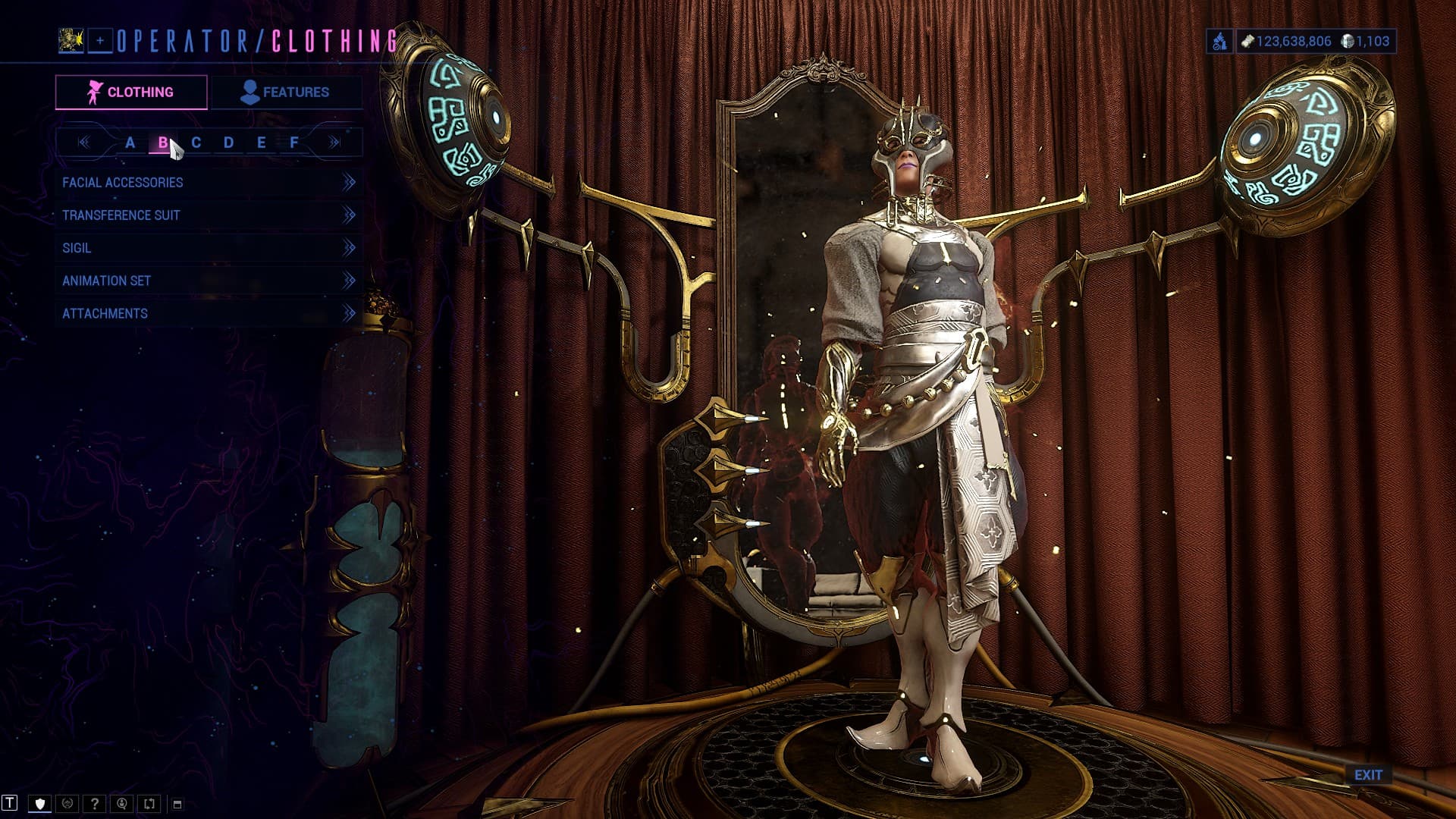Choose appearance config C

[x=196, y=143]
